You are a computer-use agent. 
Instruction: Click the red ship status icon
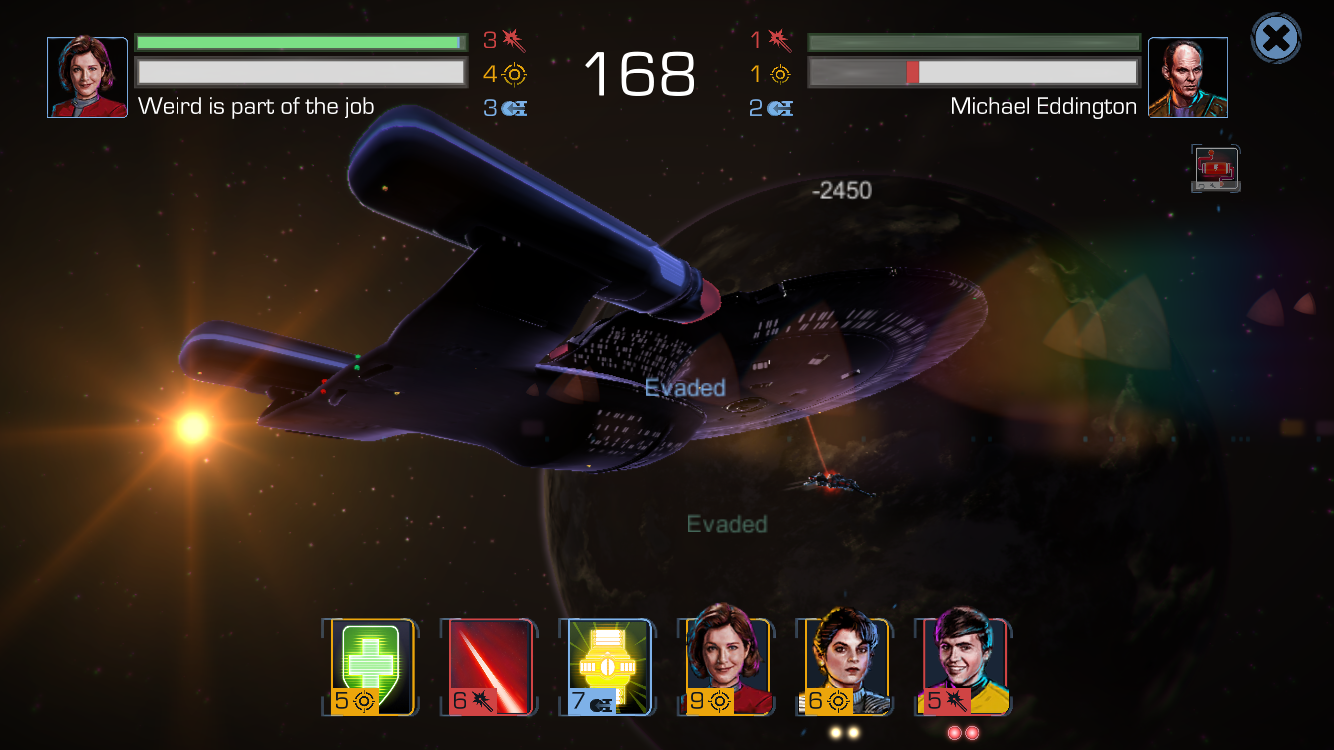[1215, 169]
